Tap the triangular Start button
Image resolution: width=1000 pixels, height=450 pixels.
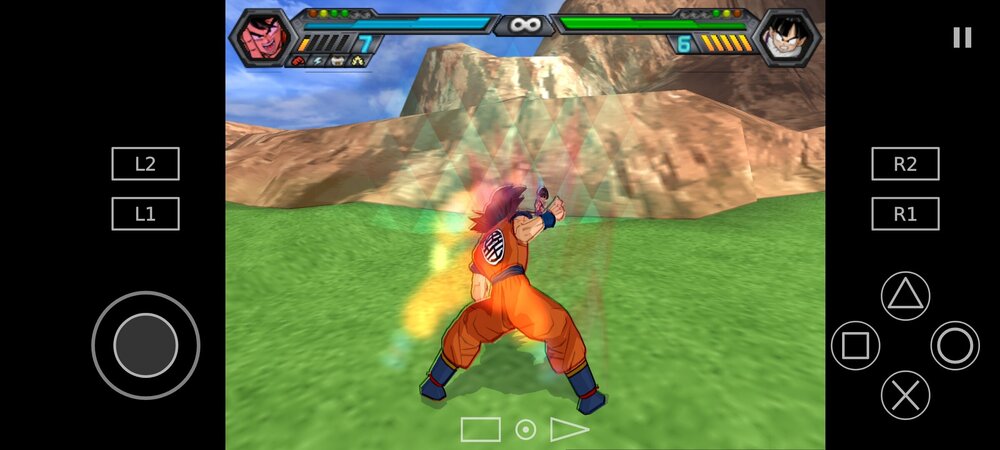click(x=569, y=430)
